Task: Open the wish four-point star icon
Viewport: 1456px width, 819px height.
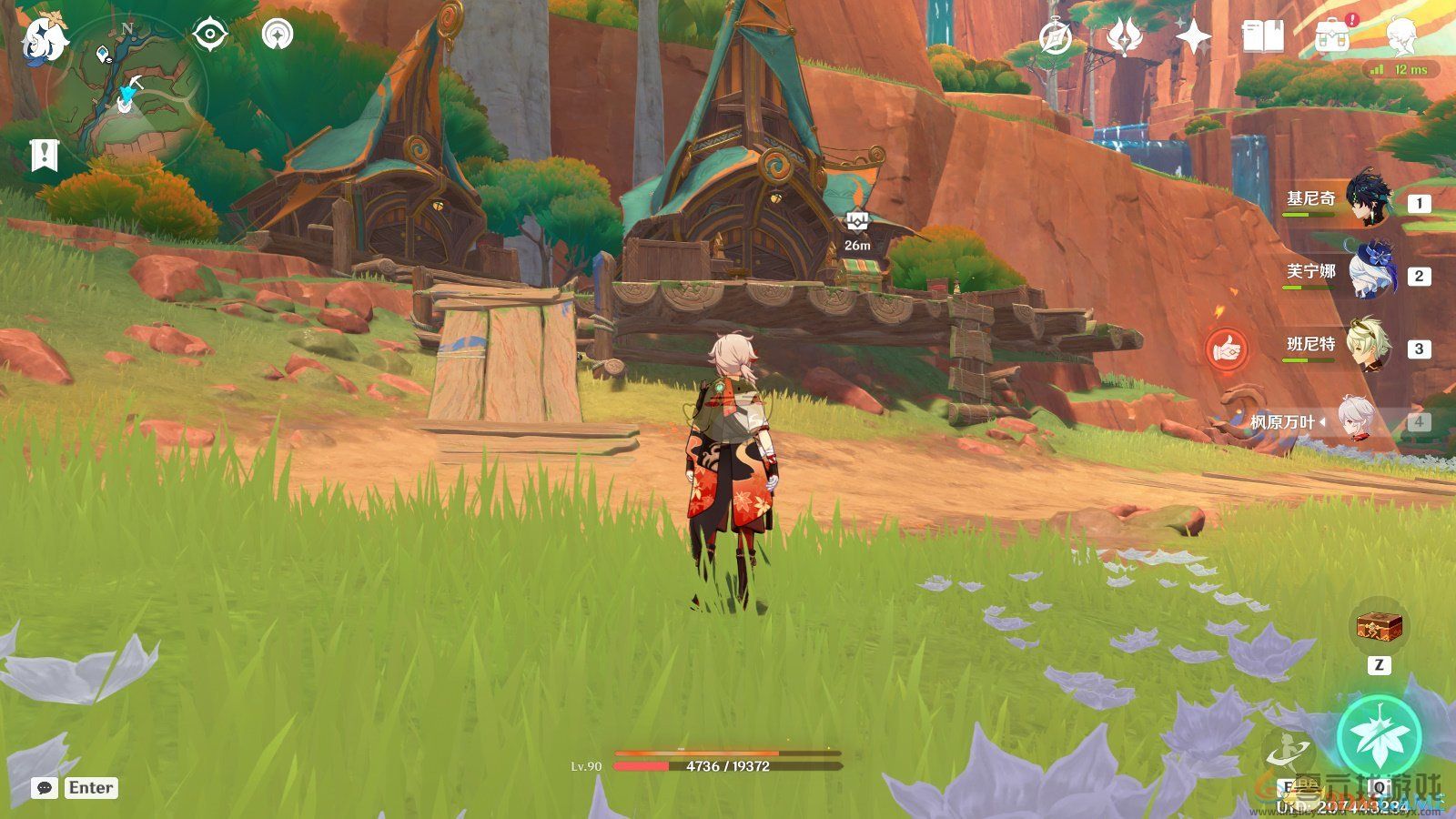Action: pos(1193,37)
